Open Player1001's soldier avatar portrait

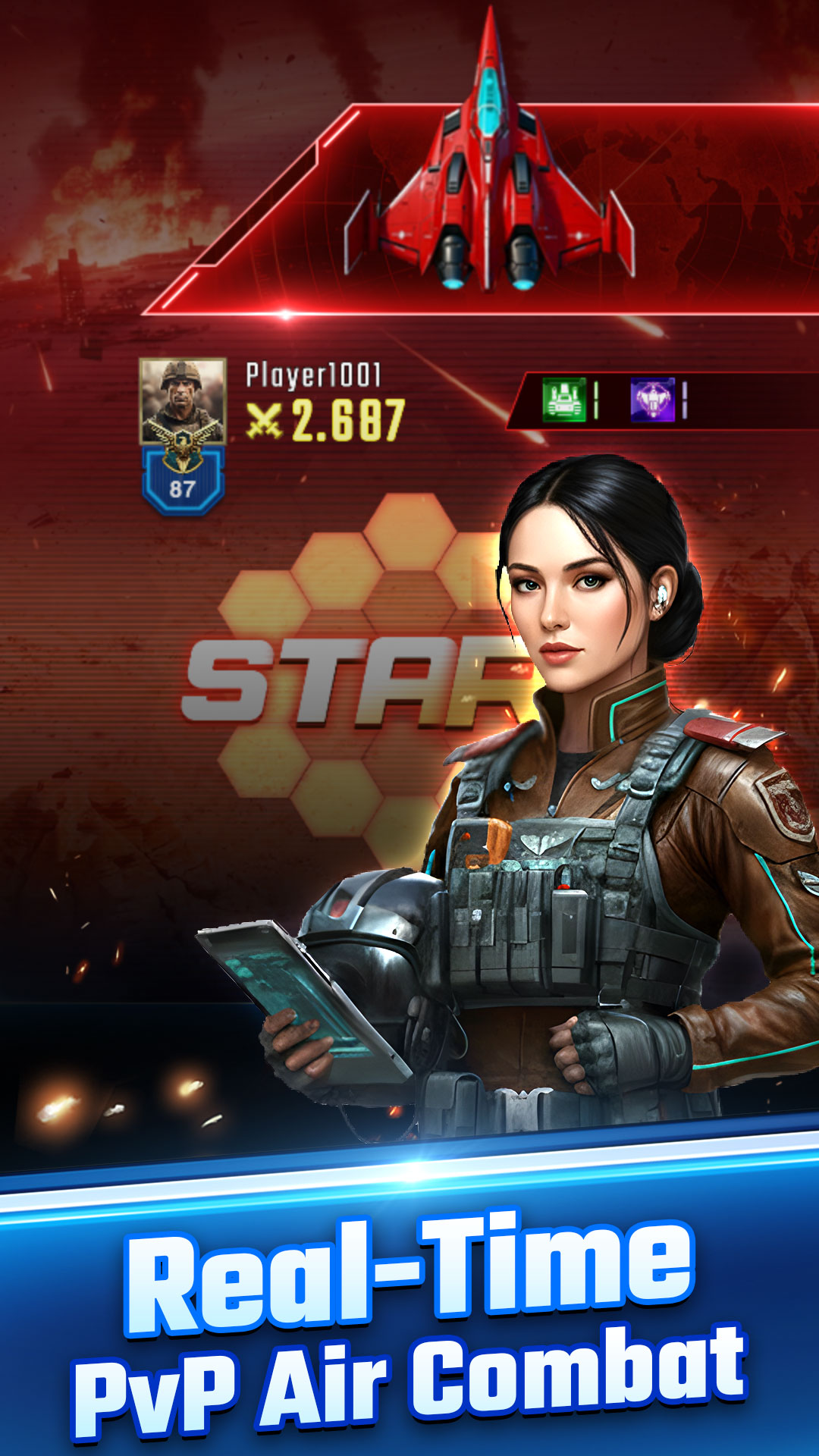(x=183, y=401)
